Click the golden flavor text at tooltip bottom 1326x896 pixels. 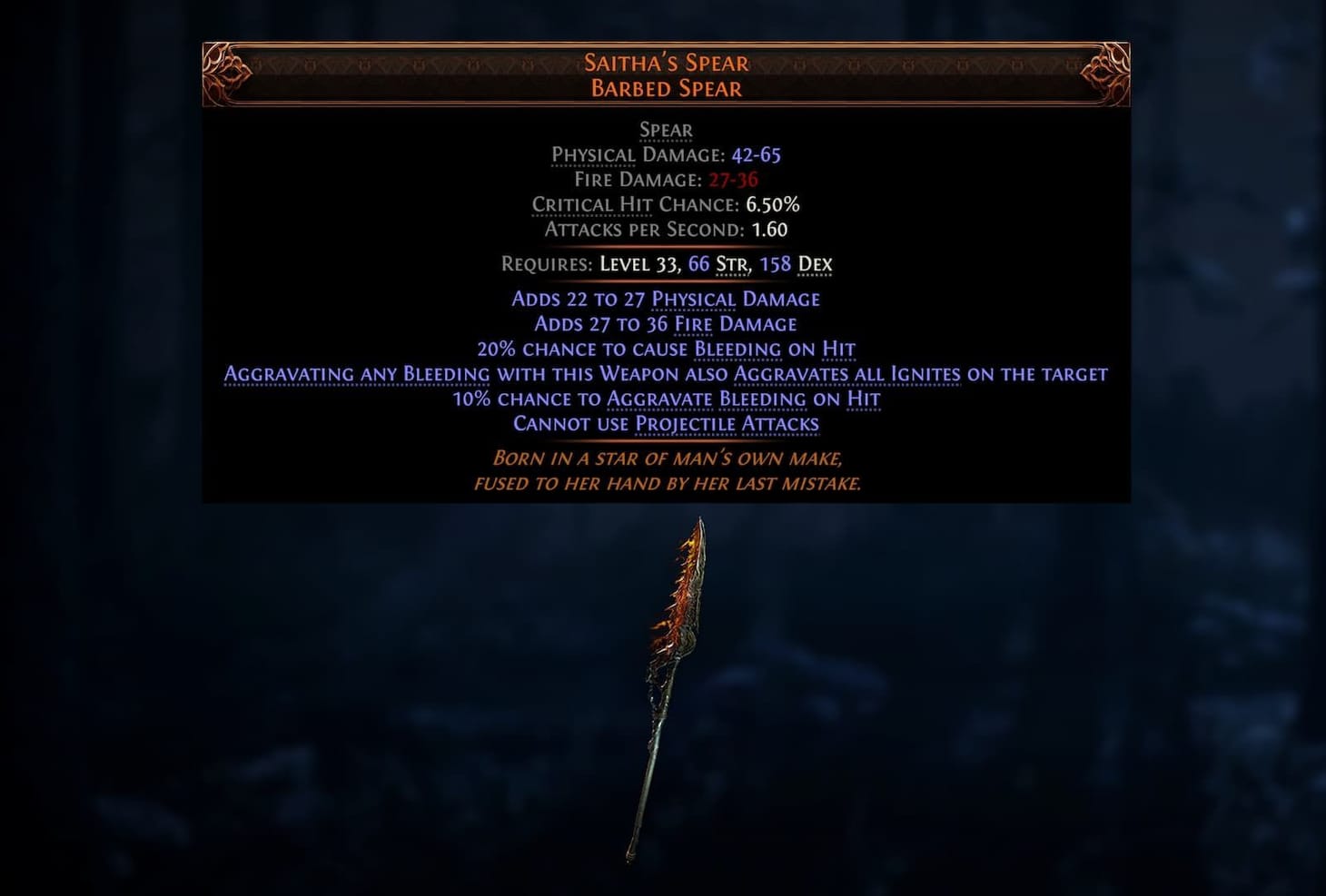point(668,470)
